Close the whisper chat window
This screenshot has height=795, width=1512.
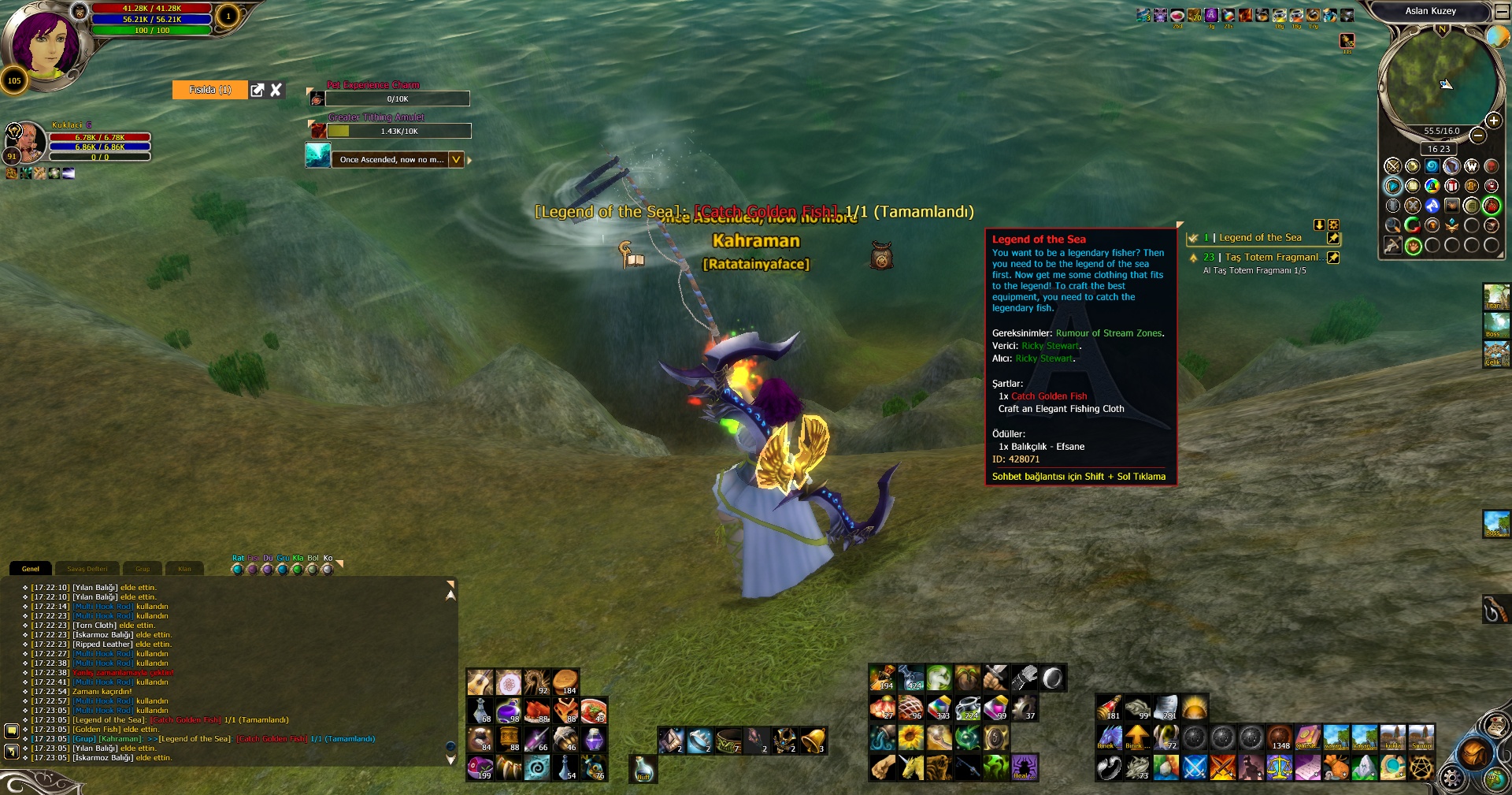coord(276,90)
